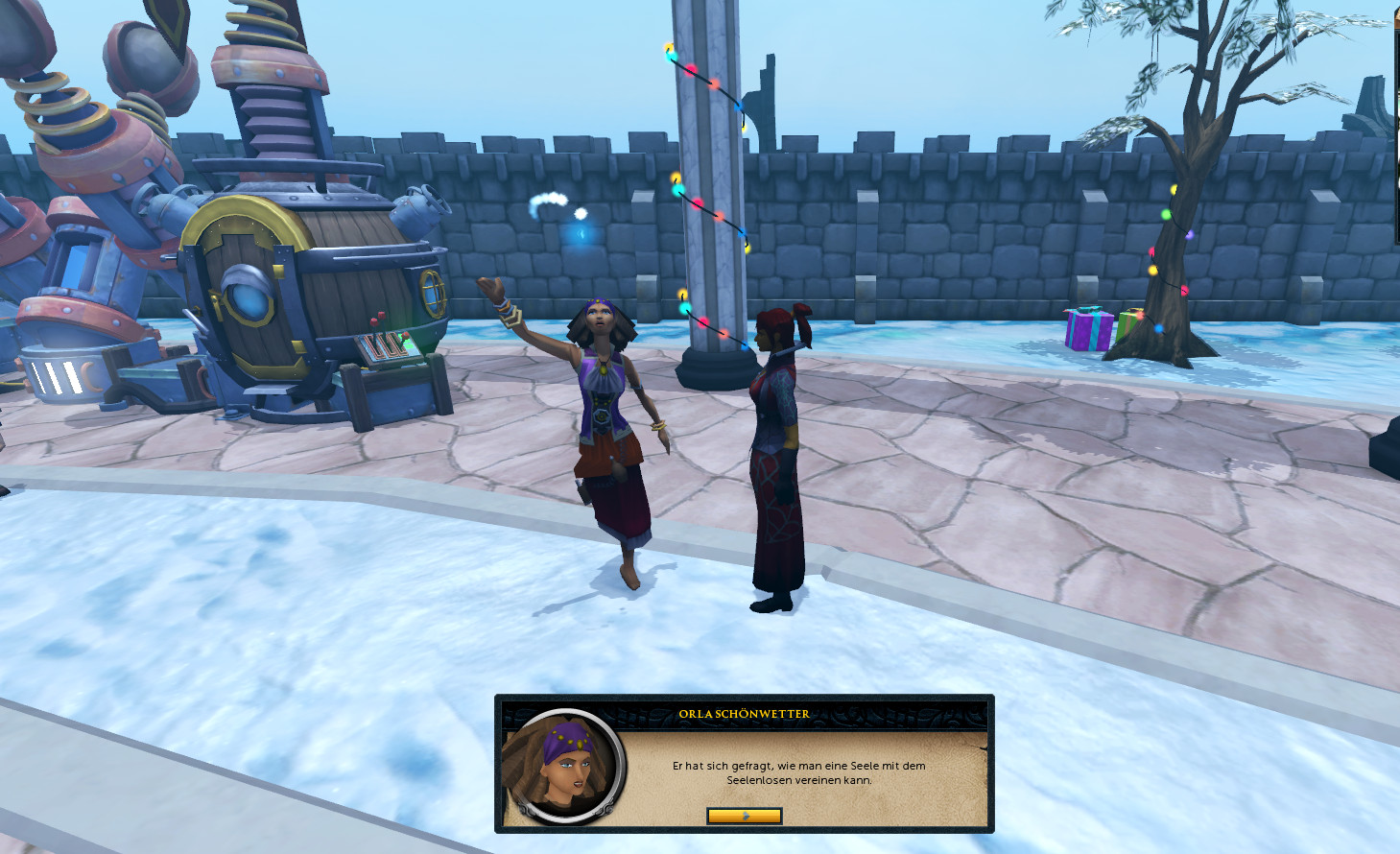Screen dimensions: 1400x854
Task: Continue the dialogue with the yellow arrow button
Action: 745,816
